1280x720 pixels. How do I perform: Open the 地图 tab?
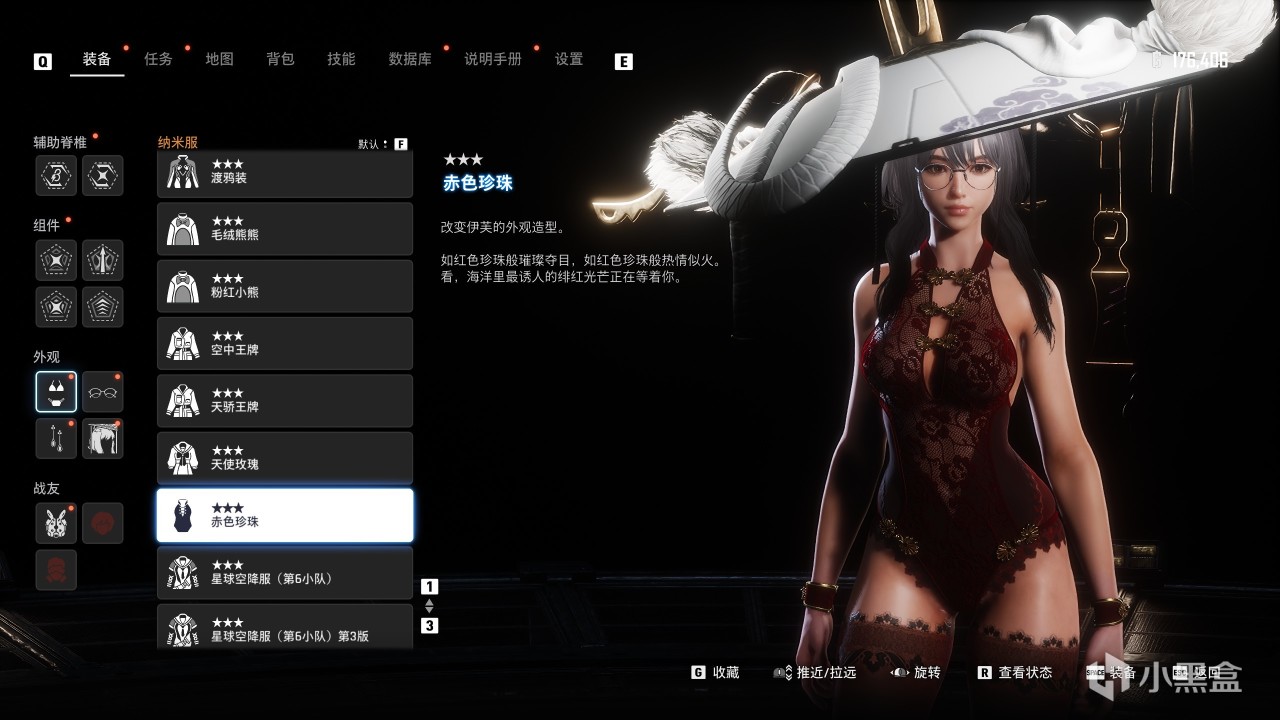pos(219,59)
